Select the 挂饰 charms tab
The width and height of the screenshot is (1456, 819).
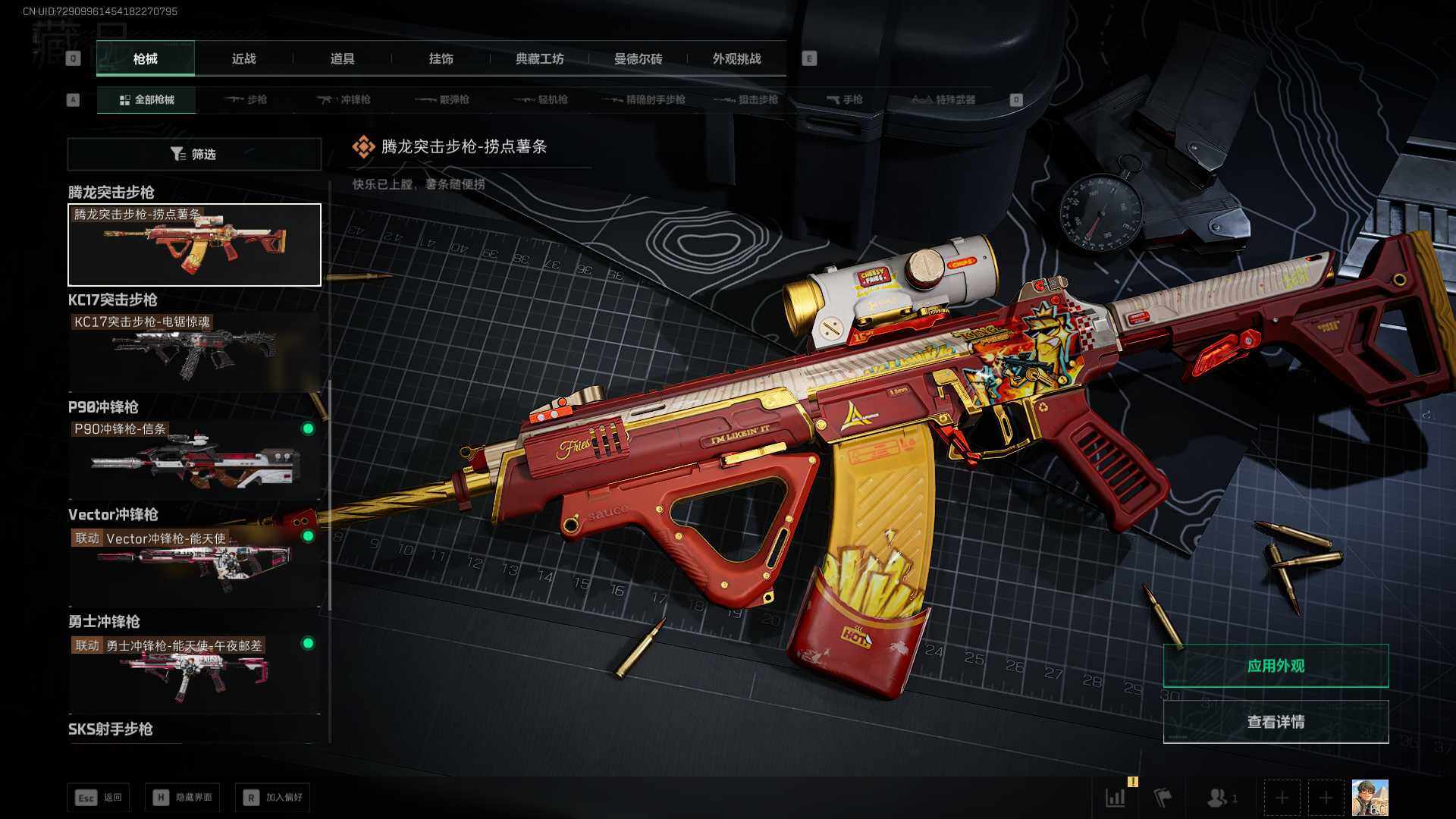441,58
